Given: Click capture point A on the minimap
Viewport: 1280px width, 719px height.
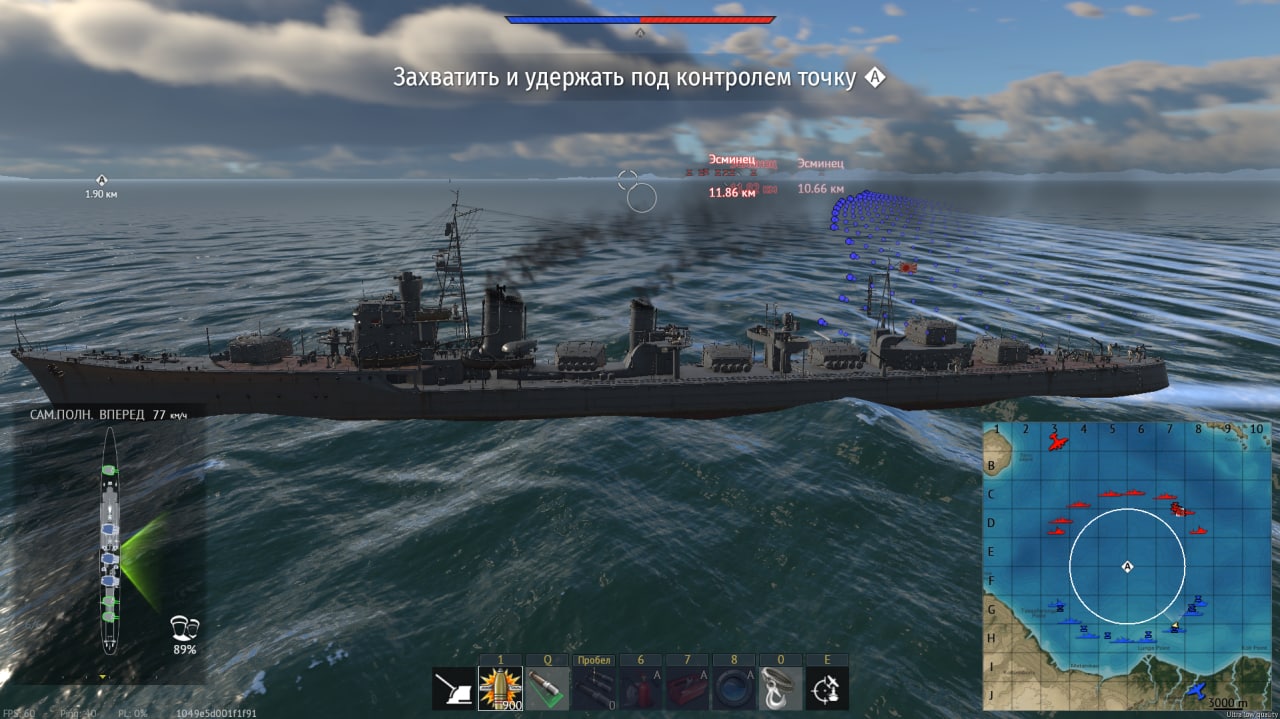Looking at the screenshot, I should click(1128, 567).
